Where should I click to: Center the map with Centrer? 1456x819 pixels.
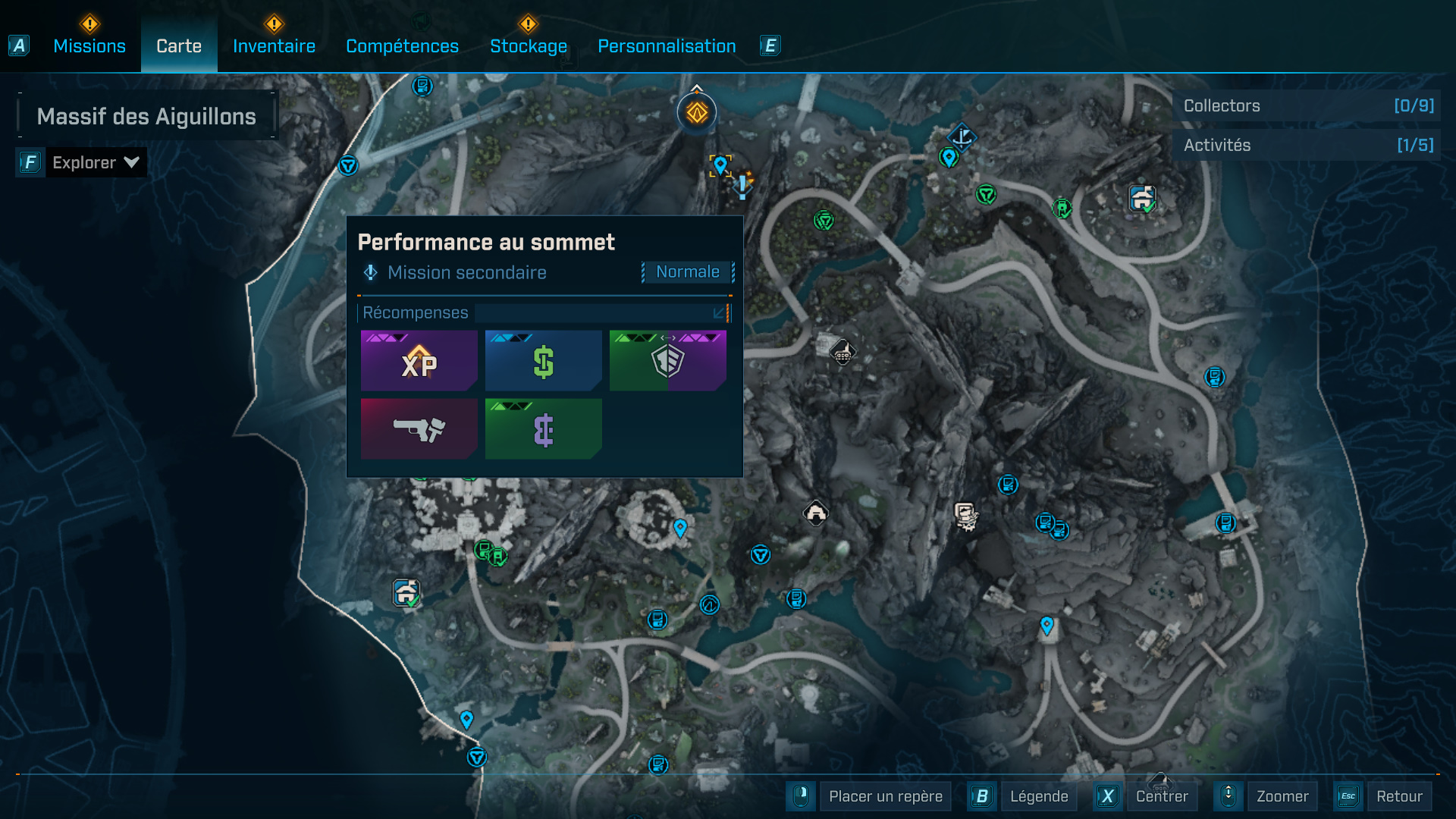pyautogui.click(x=1161, y=796)
